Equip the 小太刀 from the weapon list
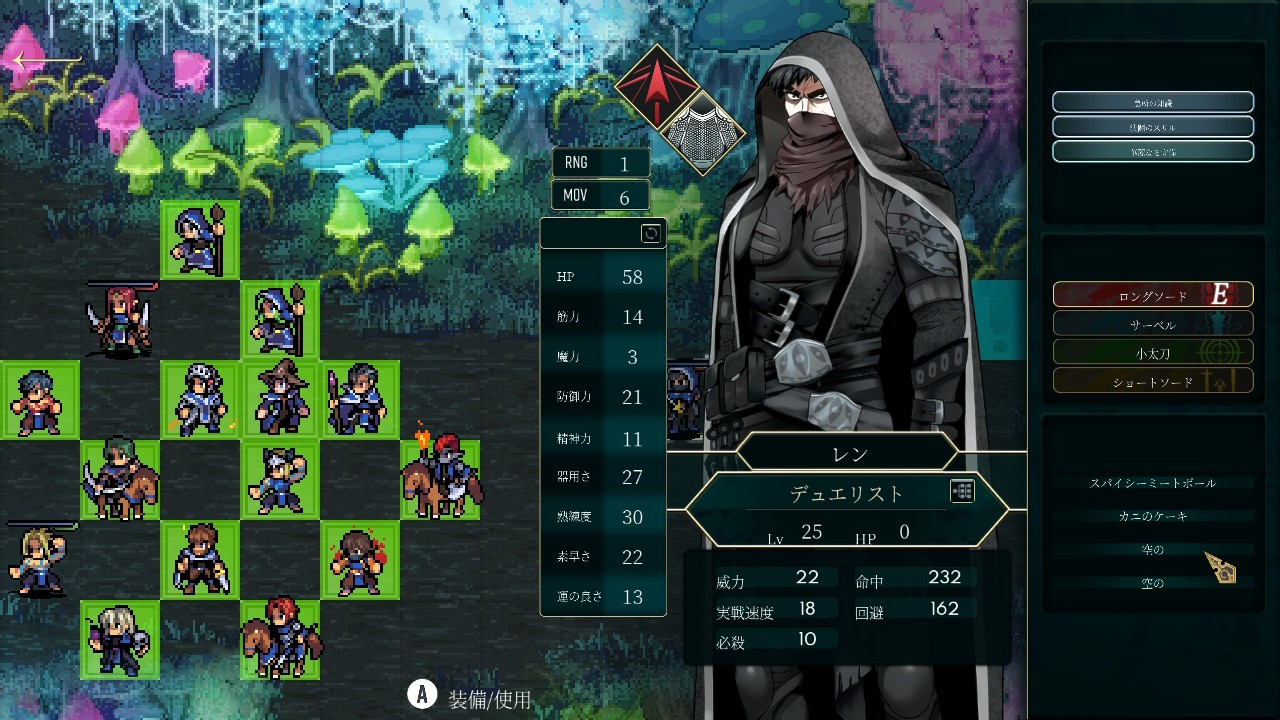This screenshot has width=1280, height=720. tap(1152, 352)
